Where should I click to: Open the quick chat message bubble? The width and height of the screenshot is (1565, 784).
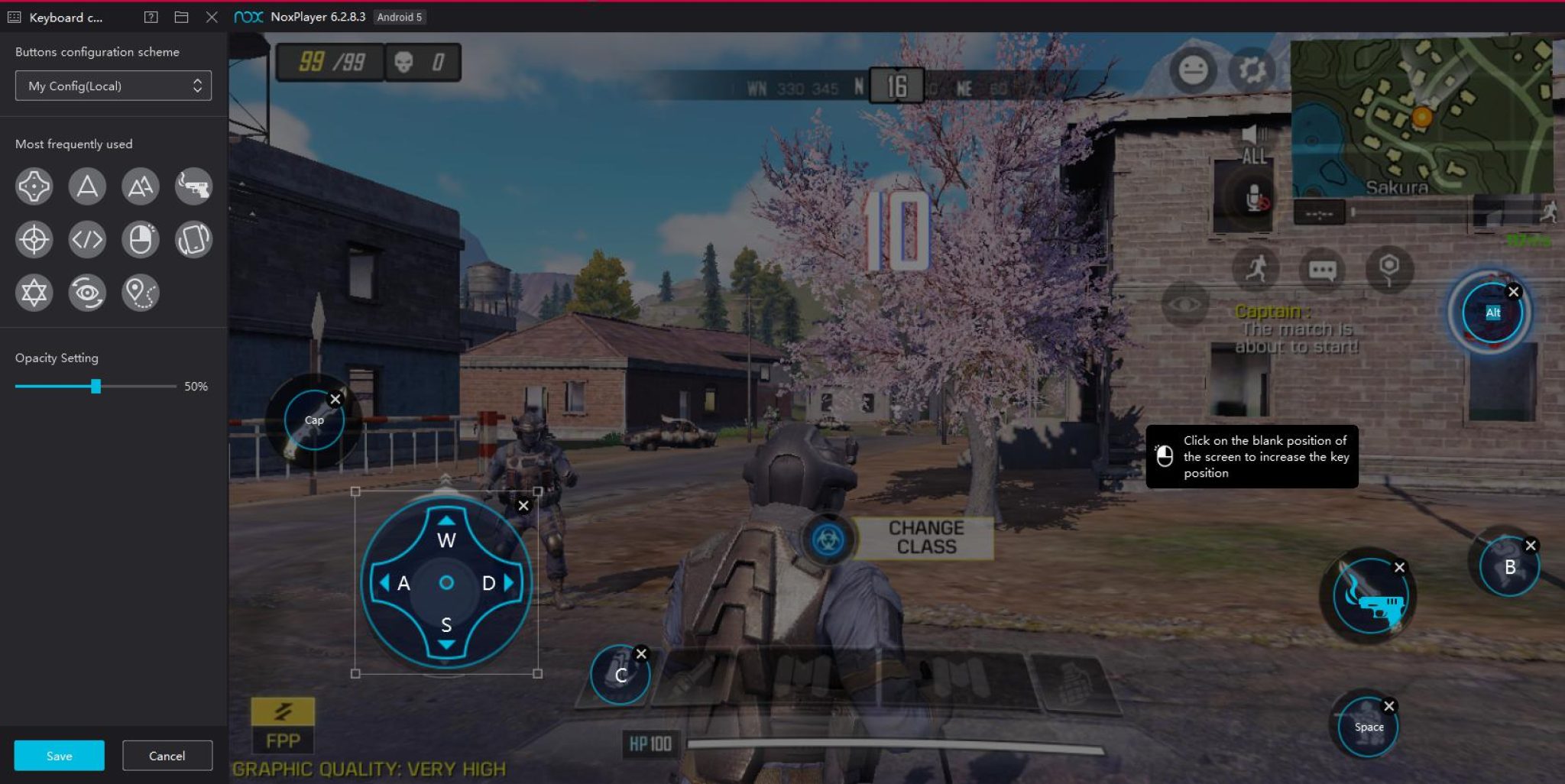[1322, 270]
